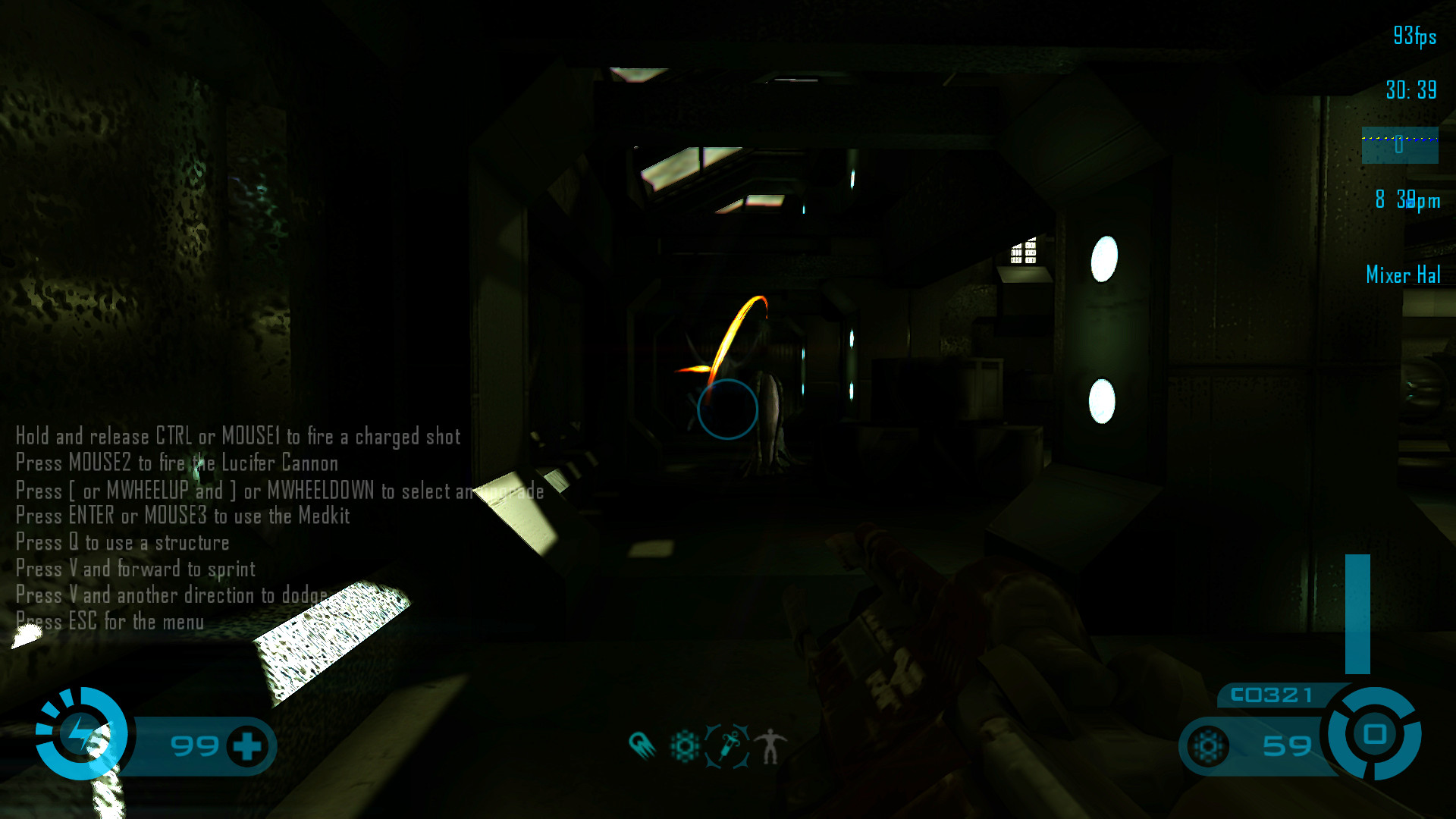Select the Lucifer Cannon inventory icon
Viewport: 1456px width, 819px height.
[x=642, y=745]
